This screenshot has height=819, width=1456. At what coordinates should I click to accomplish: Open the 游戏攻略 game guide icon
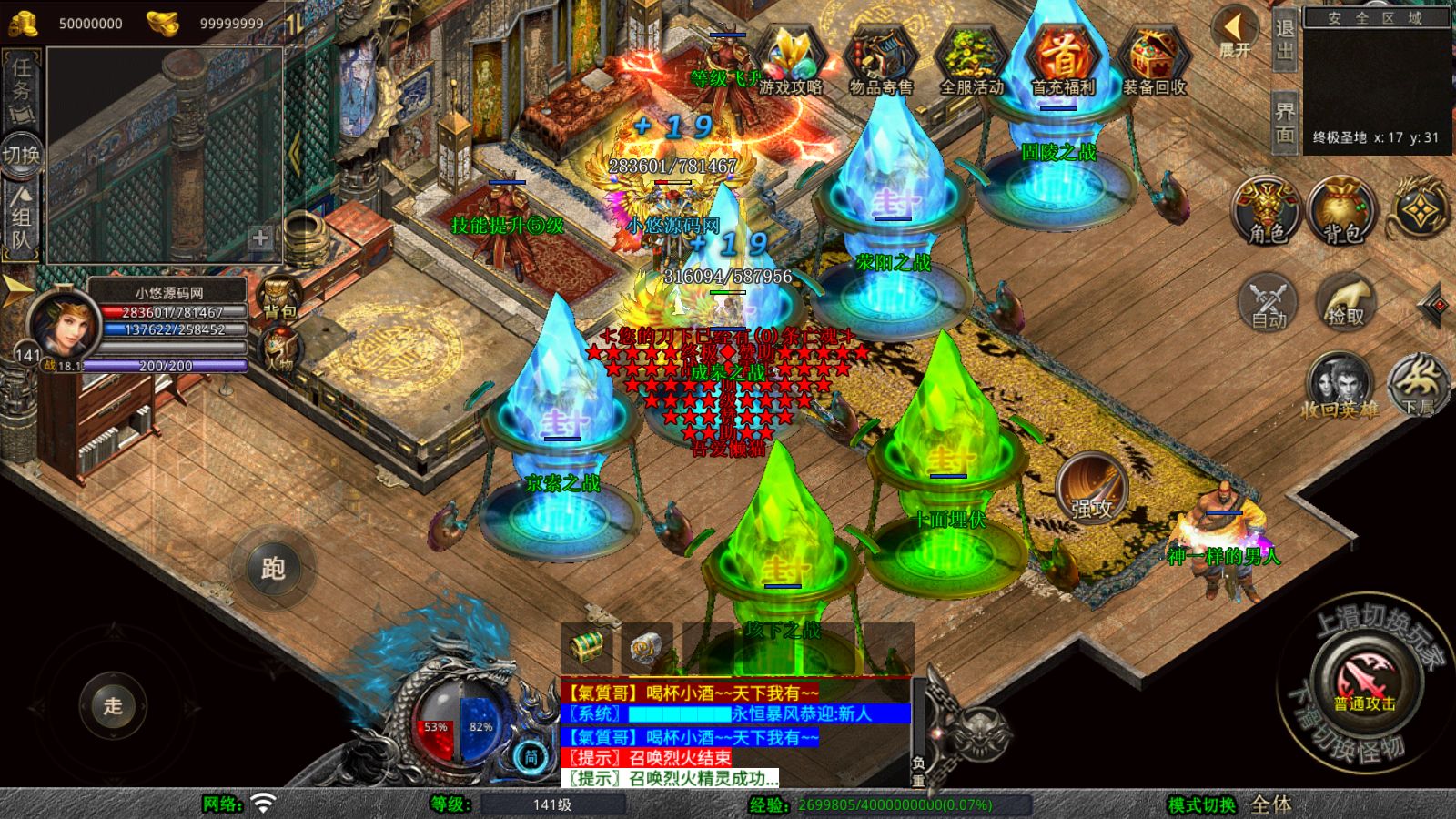coord(790,61)
